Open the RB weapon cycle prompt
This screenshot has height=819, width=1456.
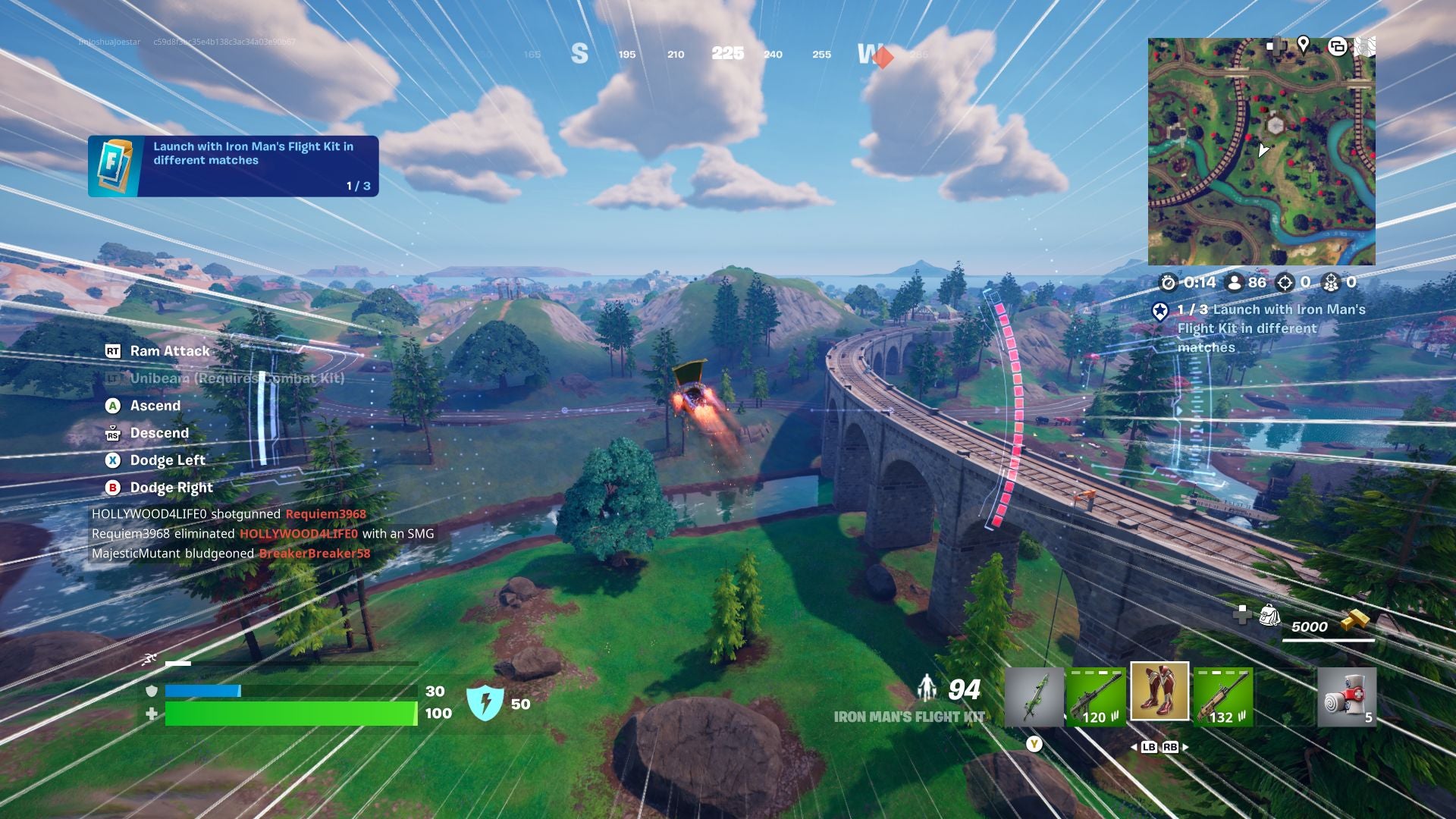coord(1172,747)
